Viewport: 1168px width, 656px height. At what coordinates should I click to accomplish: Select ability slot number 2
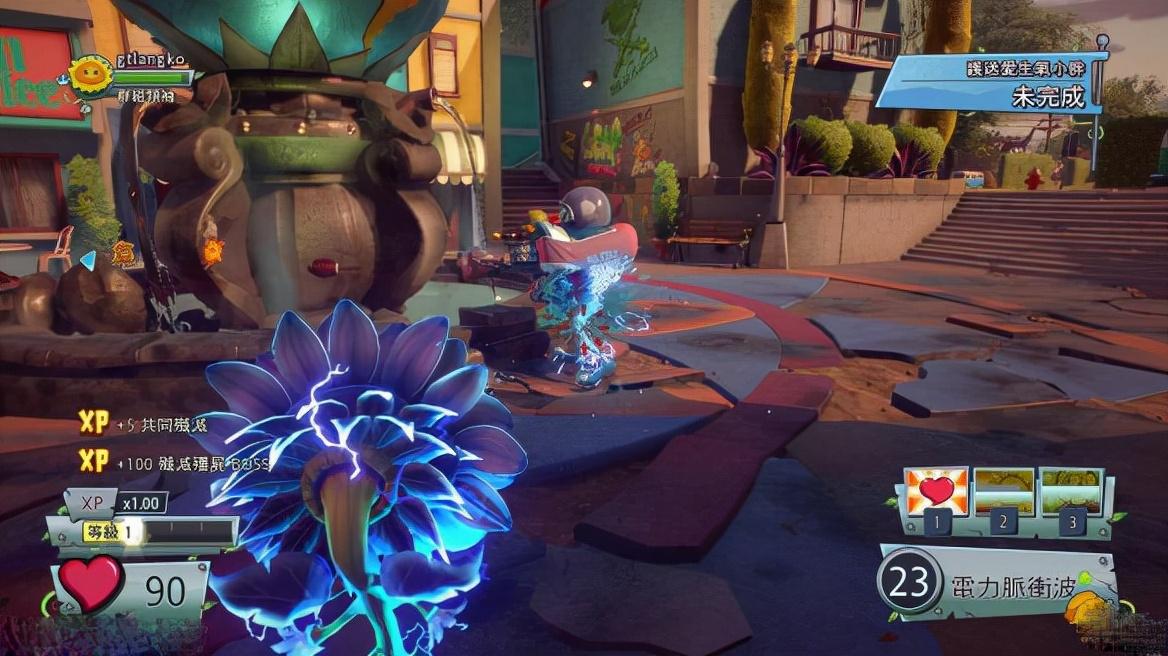1004,492
